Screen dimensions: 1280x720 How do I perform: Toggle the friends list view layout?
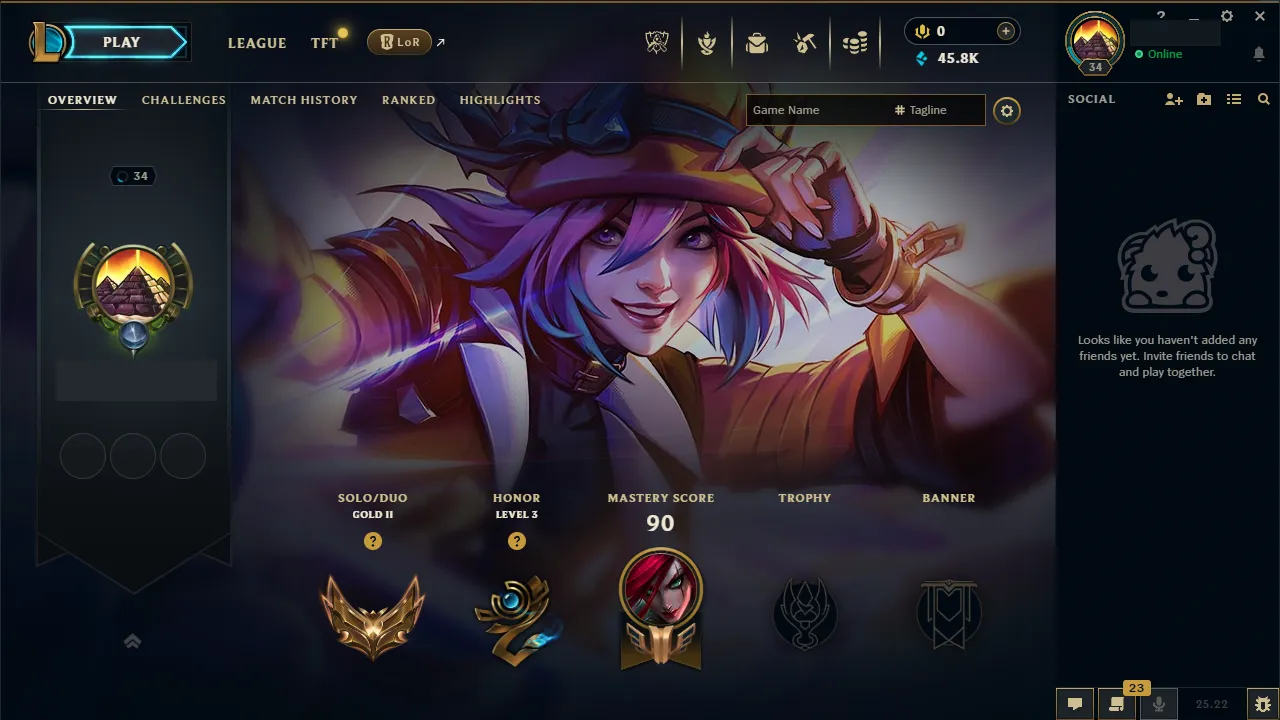click(1234, 99)
